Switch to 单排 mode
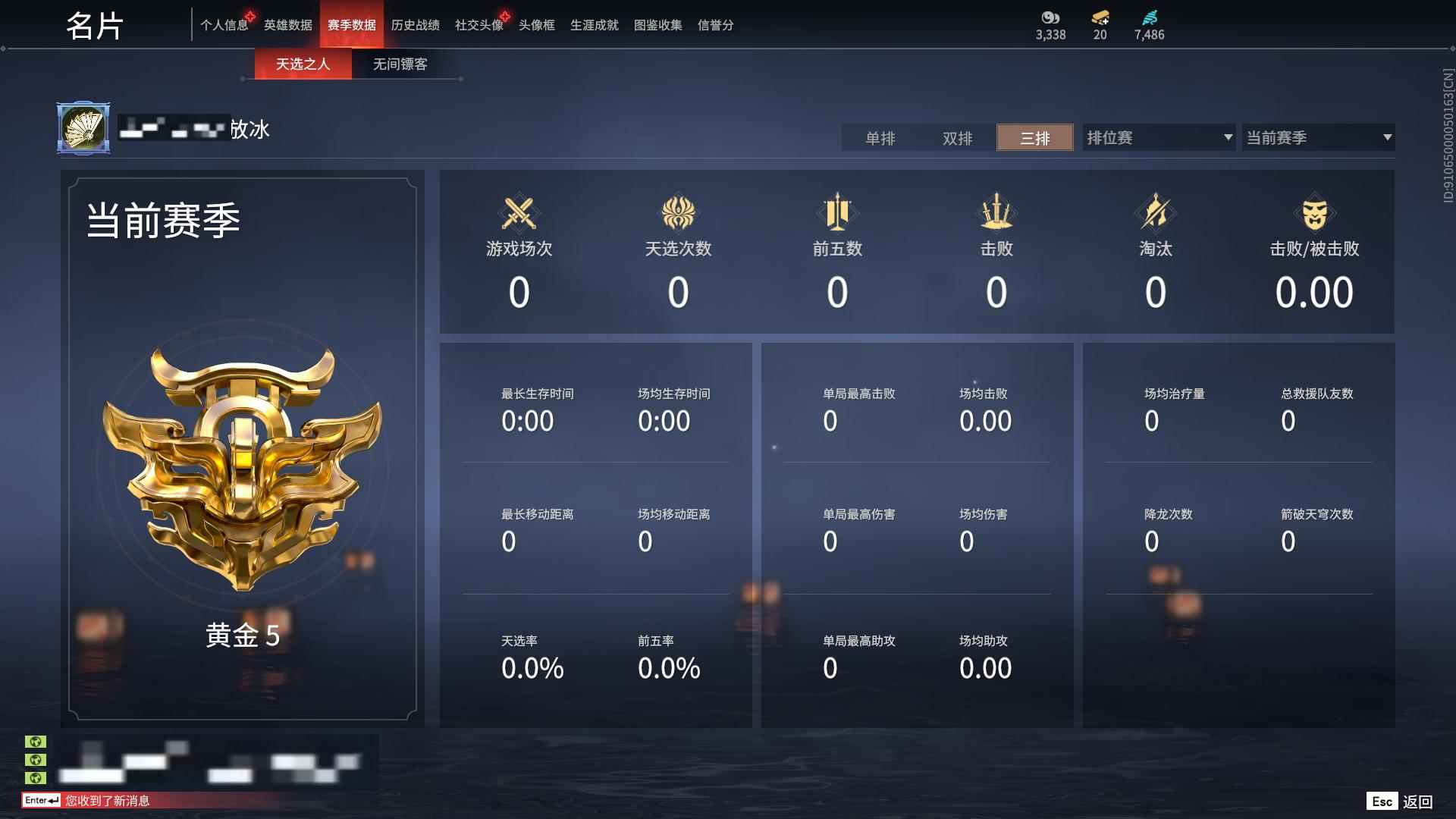The image size is (1456, 819). point(882,138)
